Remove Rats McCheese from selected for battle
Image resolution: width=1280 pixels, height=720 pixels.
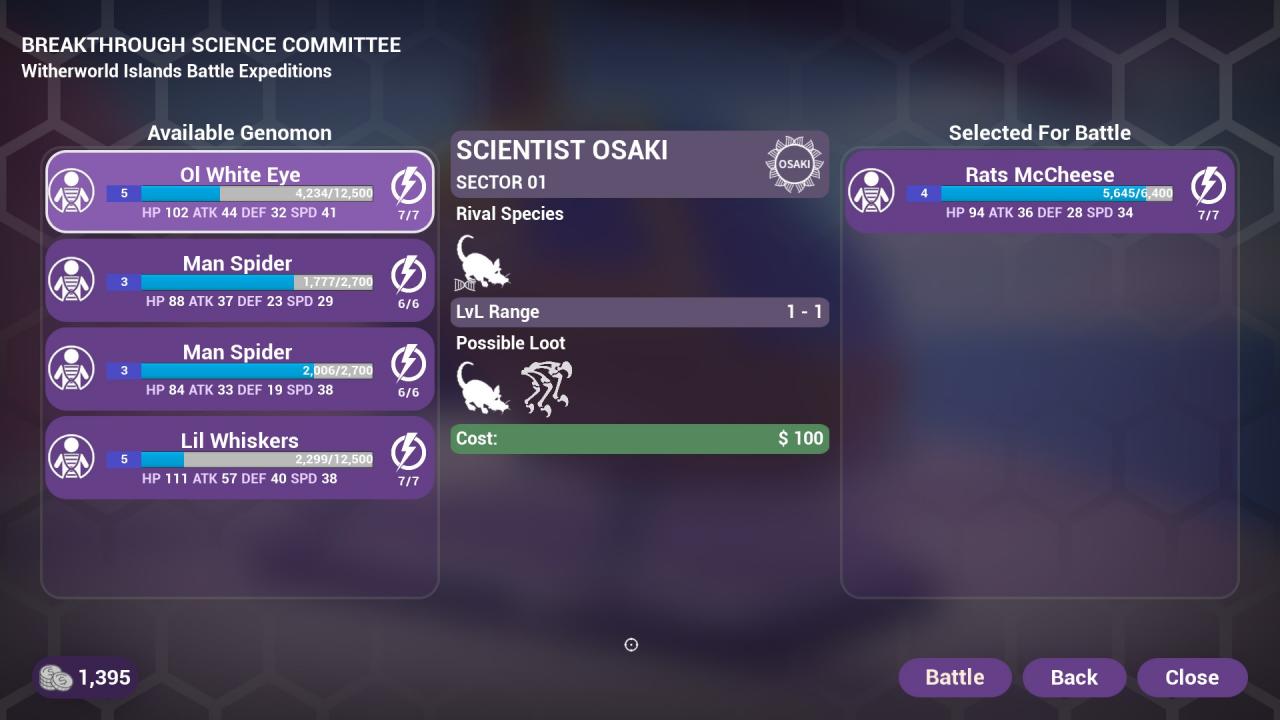pyautogui.click(x=1039, y=191)
